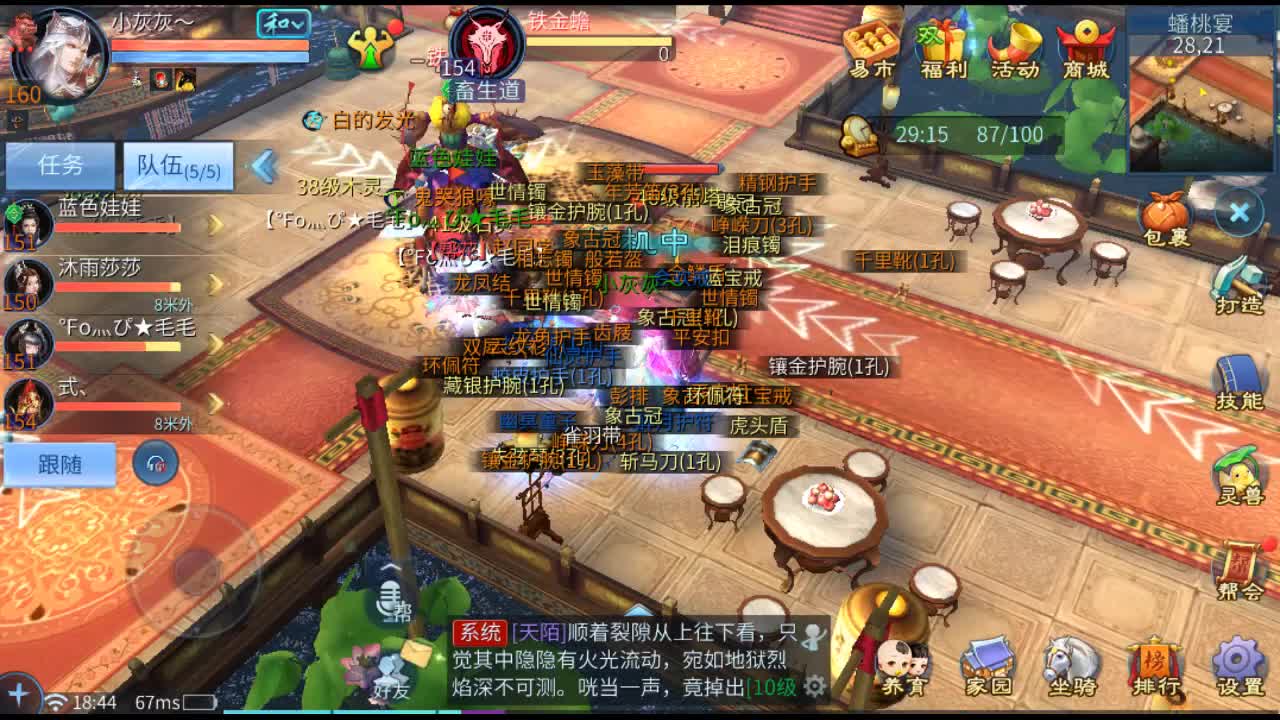Toggle the 和 peace mode indicator
The height and width of the screenshot is (720, 1280).
click(282, 22)
